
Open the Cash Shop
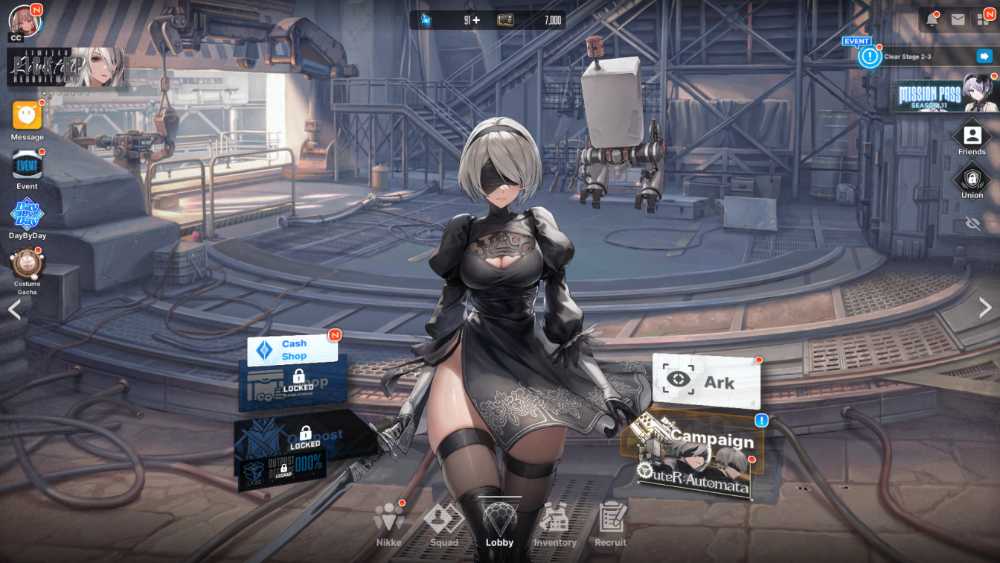coord(292,350)
